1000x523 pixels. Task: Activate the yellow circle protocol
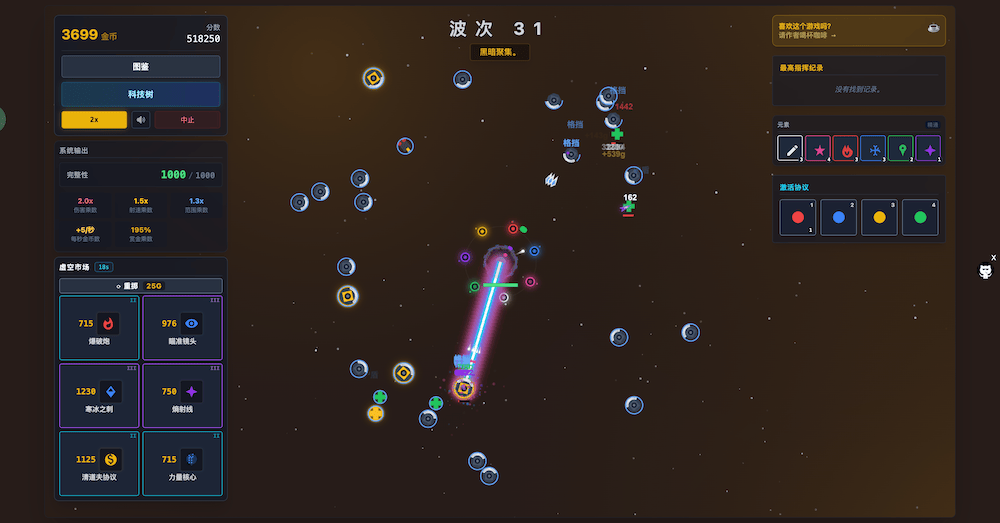[879, 217]
